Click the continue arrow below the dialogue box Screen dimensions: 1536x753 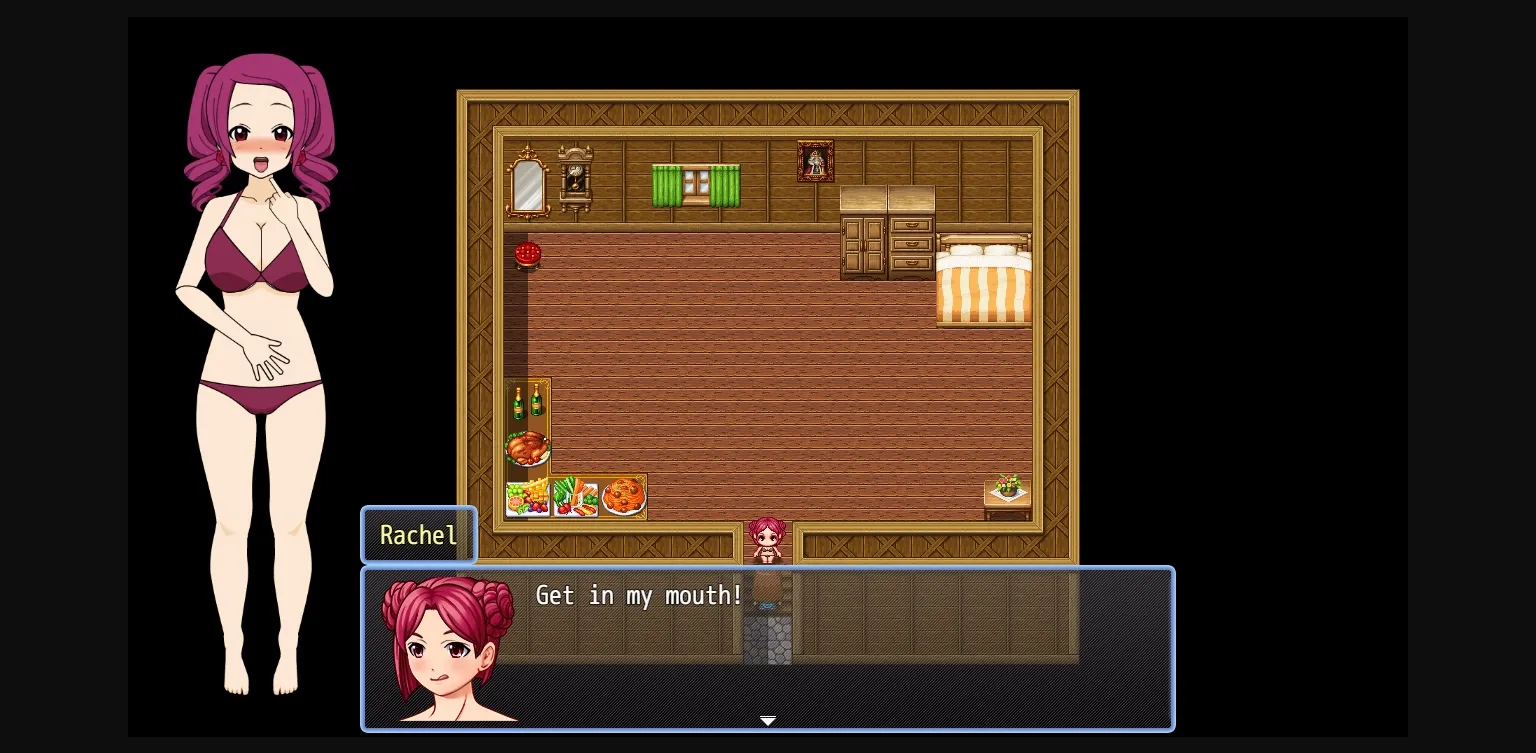click(x=768, y=721)
